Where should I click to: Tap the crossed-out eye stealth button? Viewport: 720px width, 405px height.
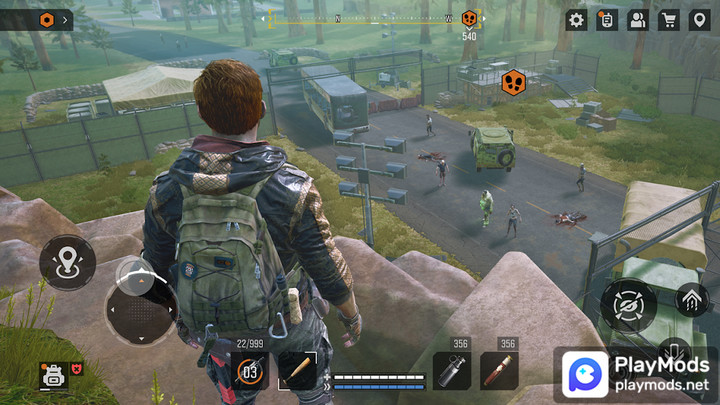[629, 306]
